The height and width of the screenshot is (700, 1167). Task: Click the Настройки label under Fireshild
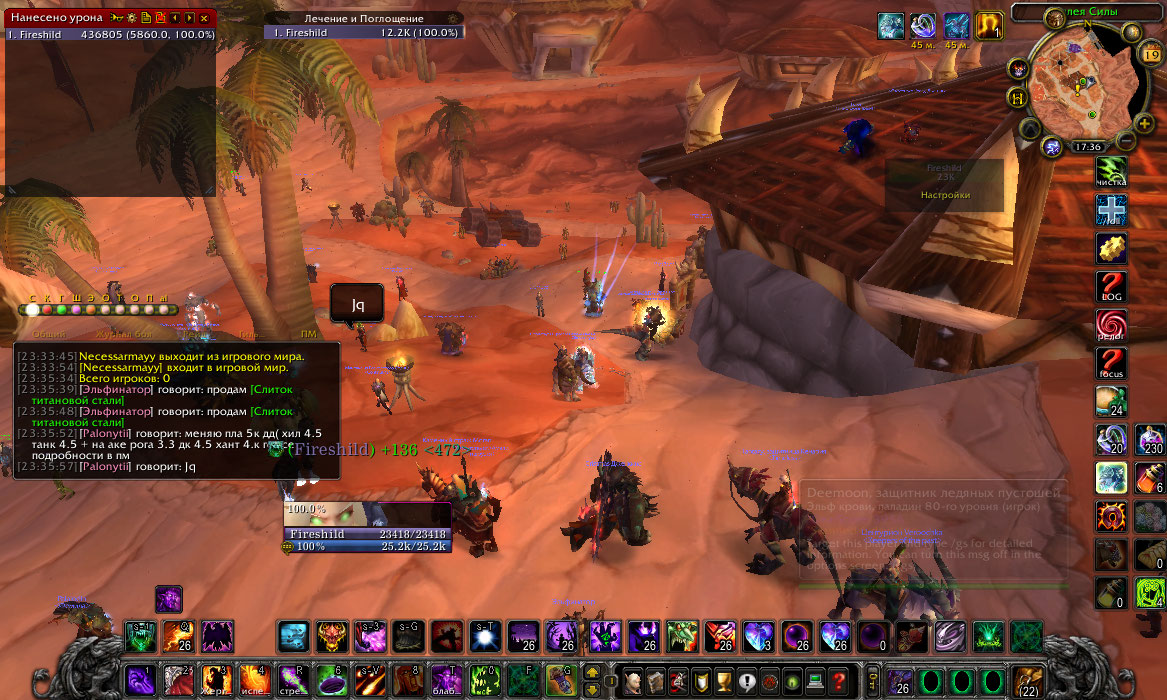(x=944, y=195)
